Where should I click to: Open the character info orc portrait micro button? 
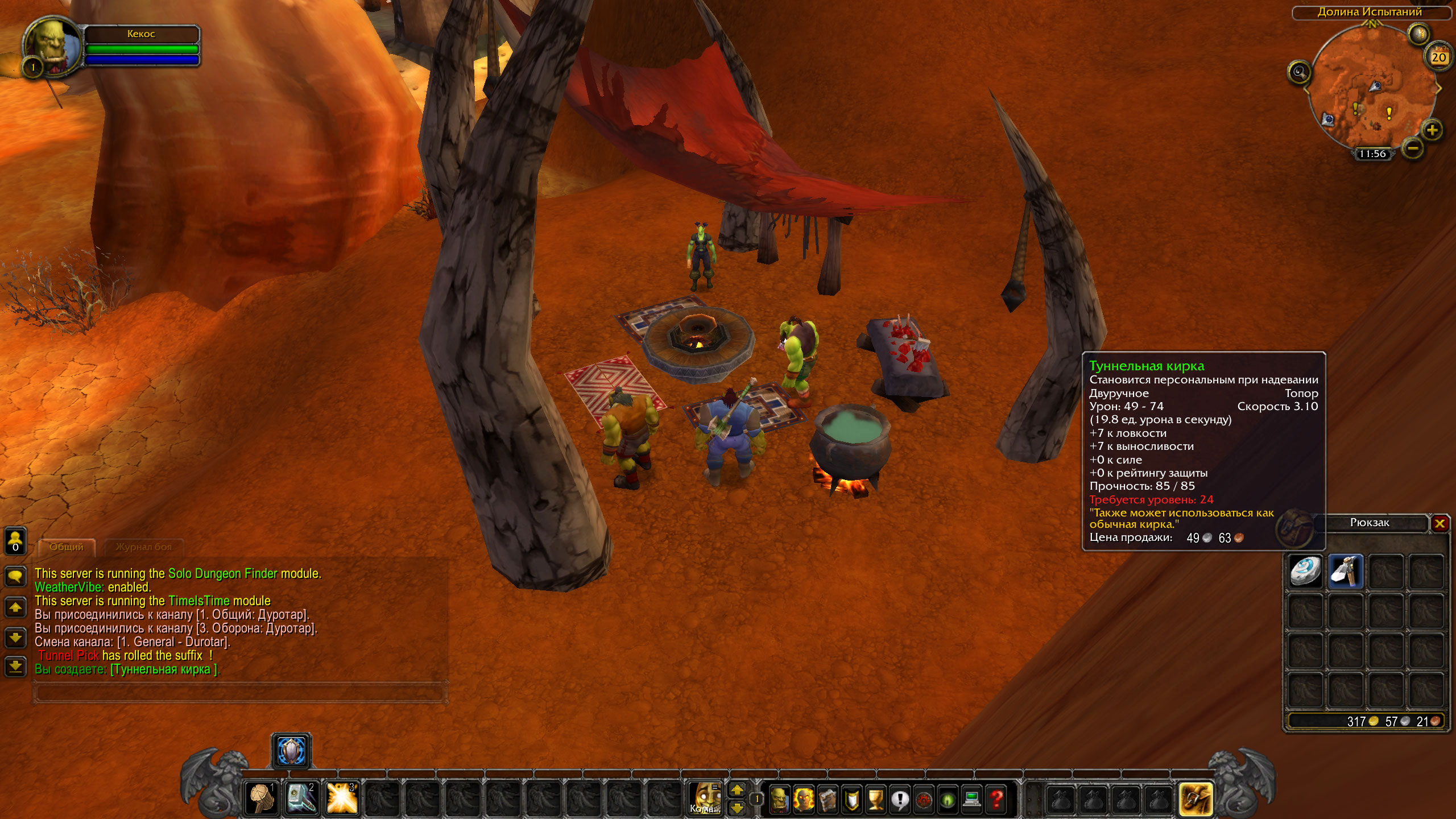(x=779, y=799)
